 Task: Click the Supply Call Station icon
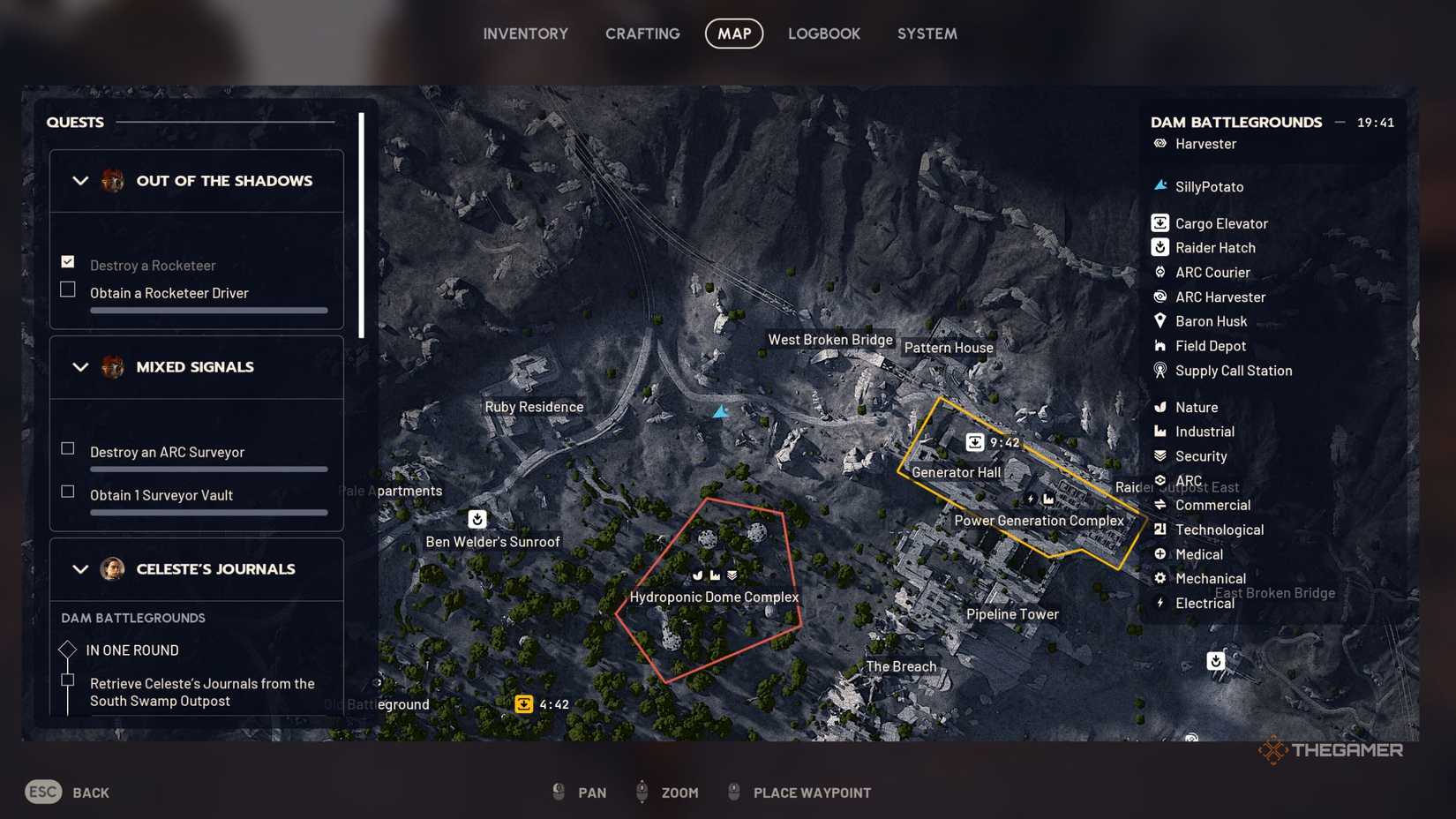(1159, 371)
